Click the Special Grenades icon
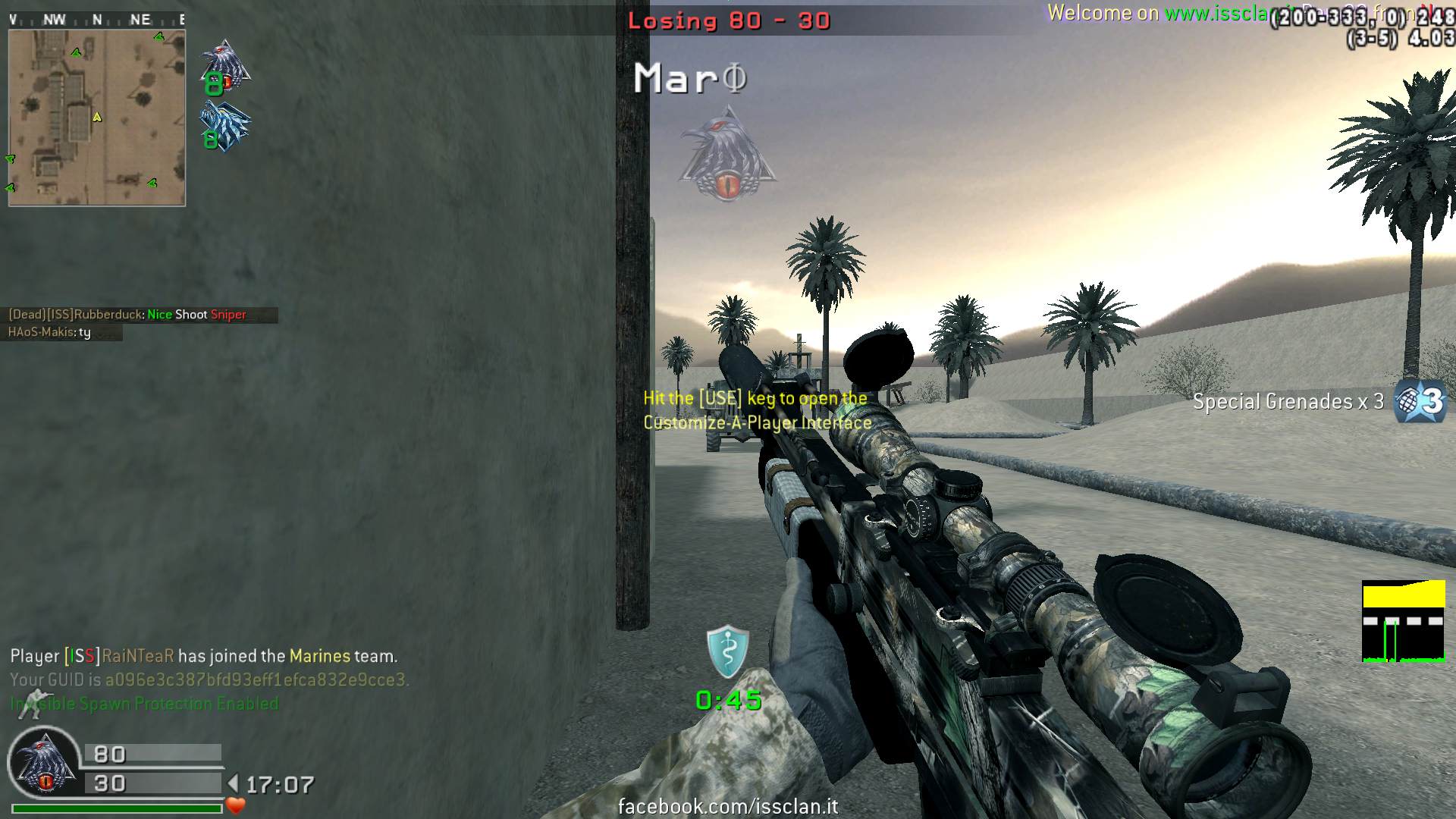Viewport: 1456px width, 819px height. pyautogui.click(x=1421, y=401)
